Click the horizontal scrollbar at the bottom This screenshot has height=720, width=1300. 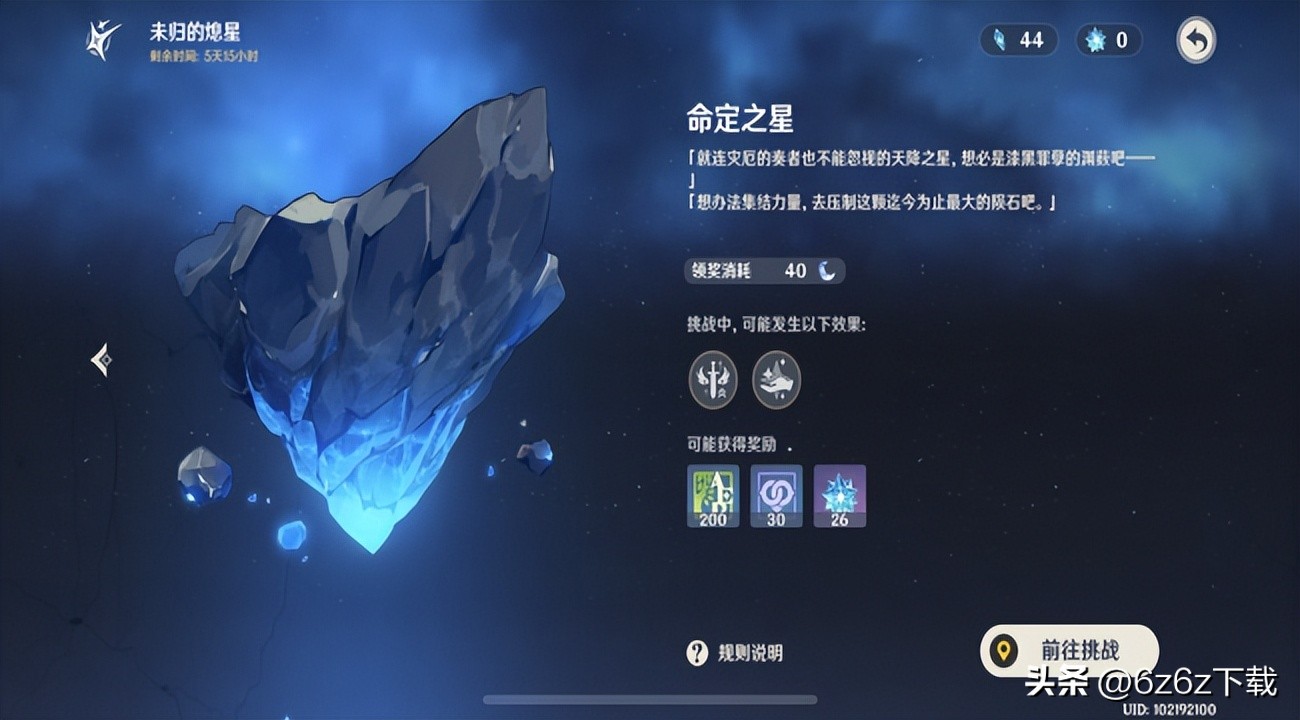point(650,697)
